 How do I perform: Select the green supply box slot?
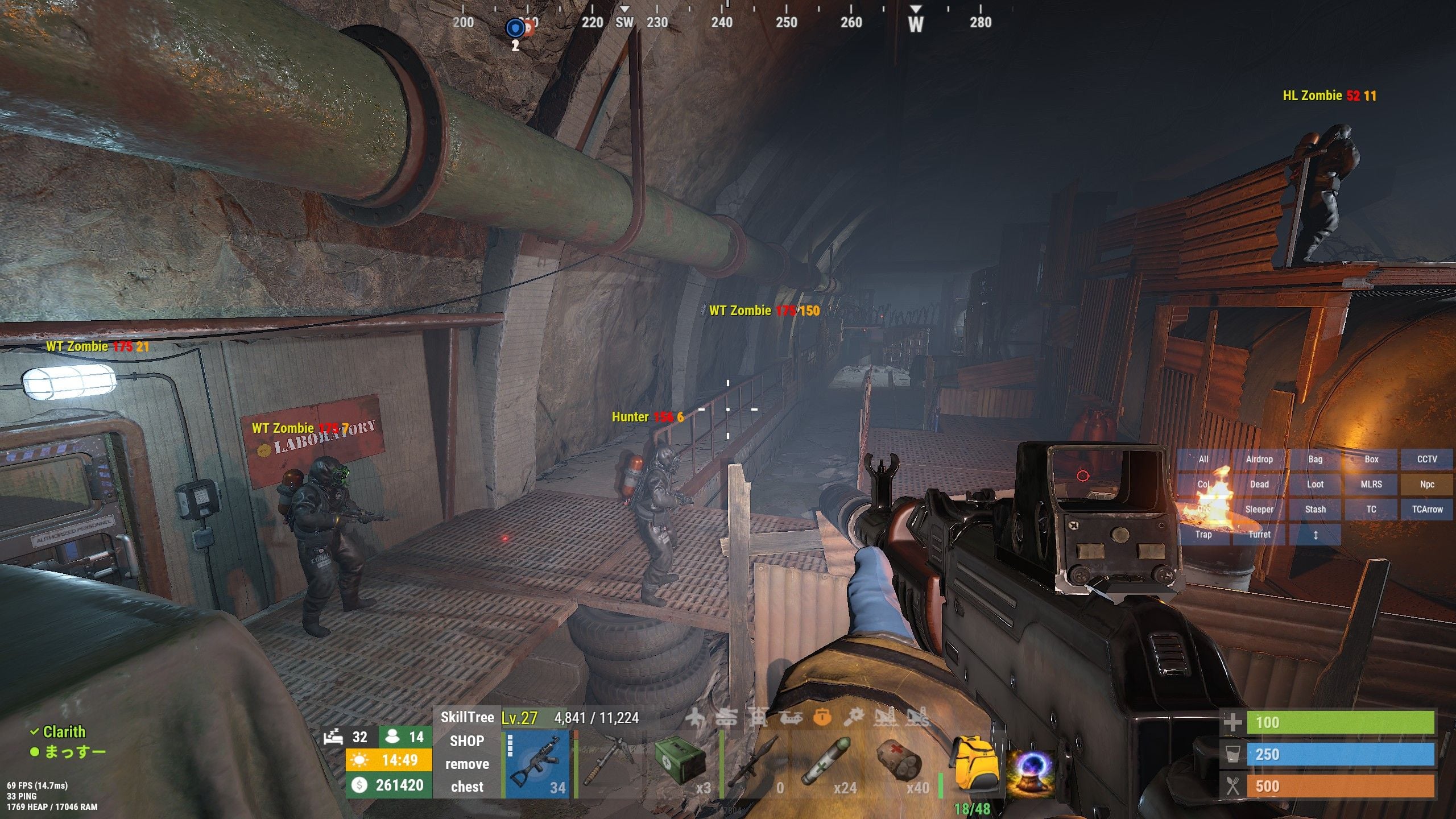682,765
